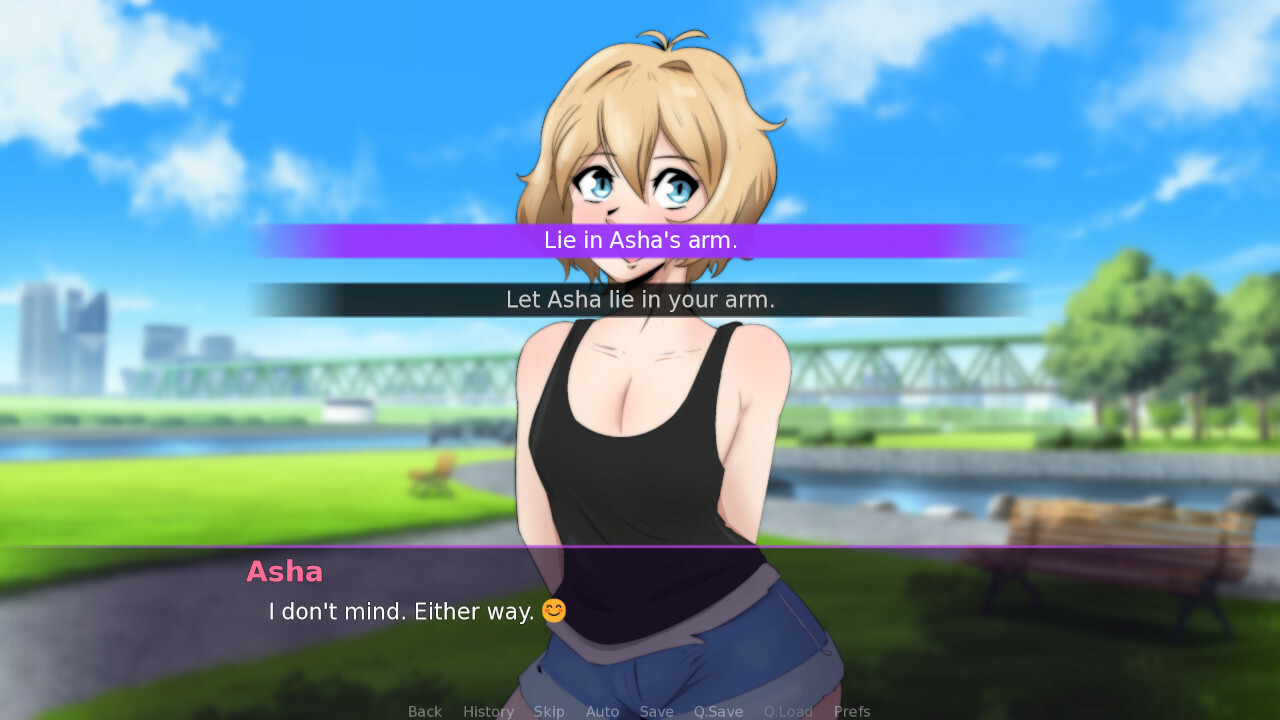This screenshot has height=720, width=1280.
Task: Quicksave using "Q.Save"
Action: 718,711
